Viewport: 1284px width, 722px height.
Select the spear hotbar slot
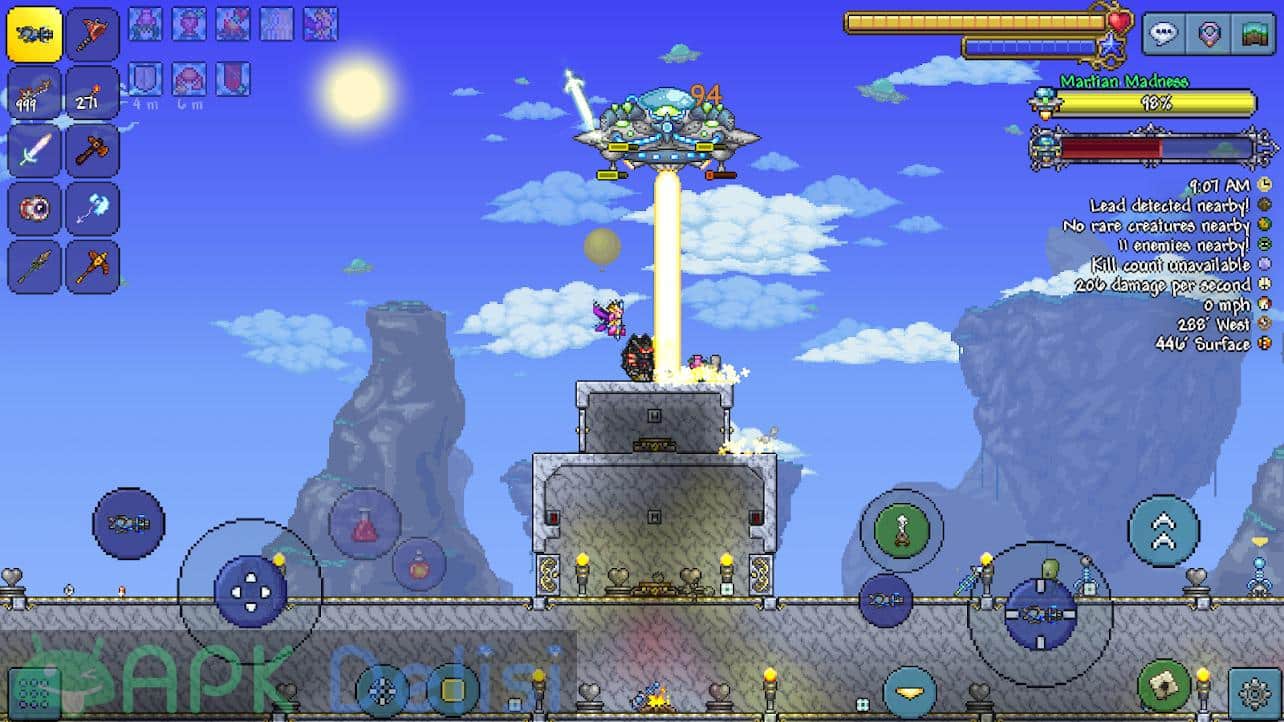pyautogui.click(x=34, y=266)
